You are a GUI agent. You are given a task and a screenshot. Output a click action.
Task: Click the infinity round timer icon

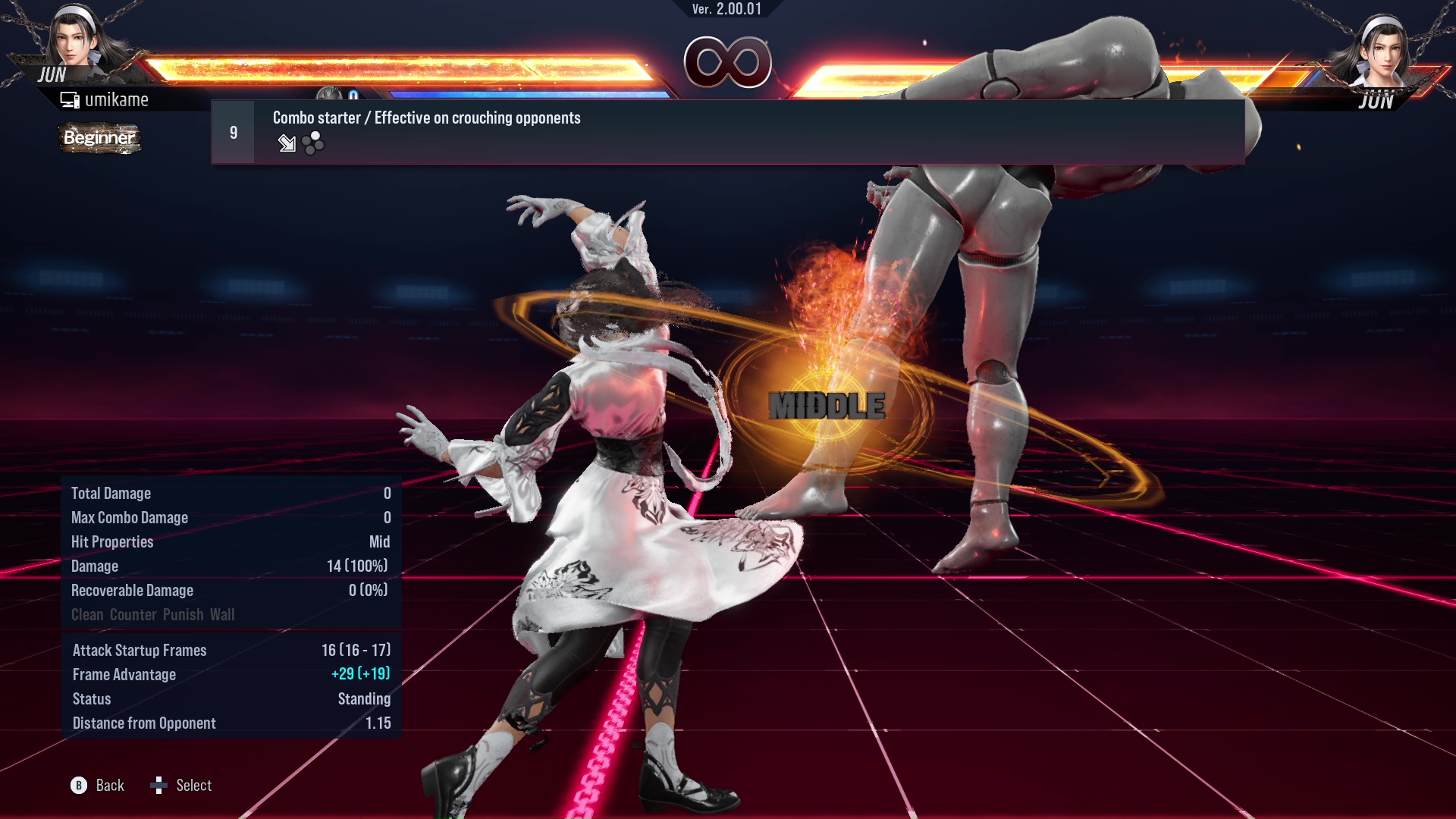[730, 64]
